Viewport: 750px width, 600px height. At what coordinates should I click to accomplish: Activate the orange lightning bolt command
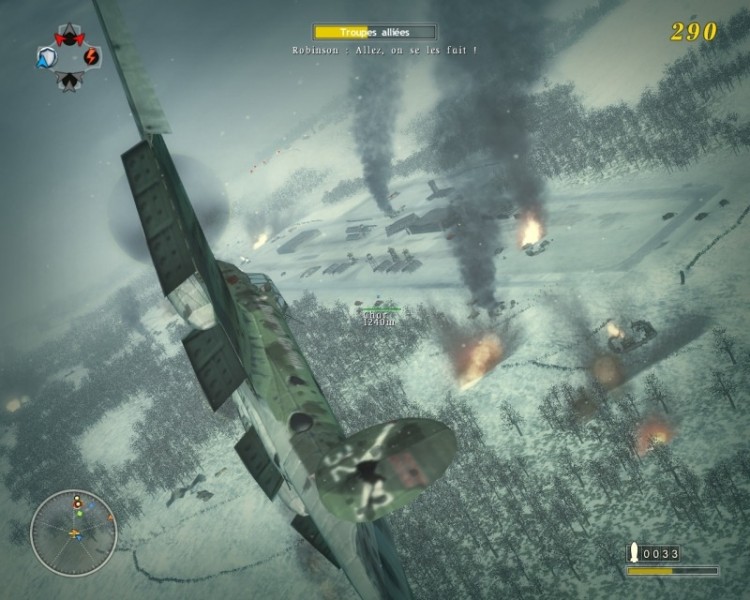92,56
